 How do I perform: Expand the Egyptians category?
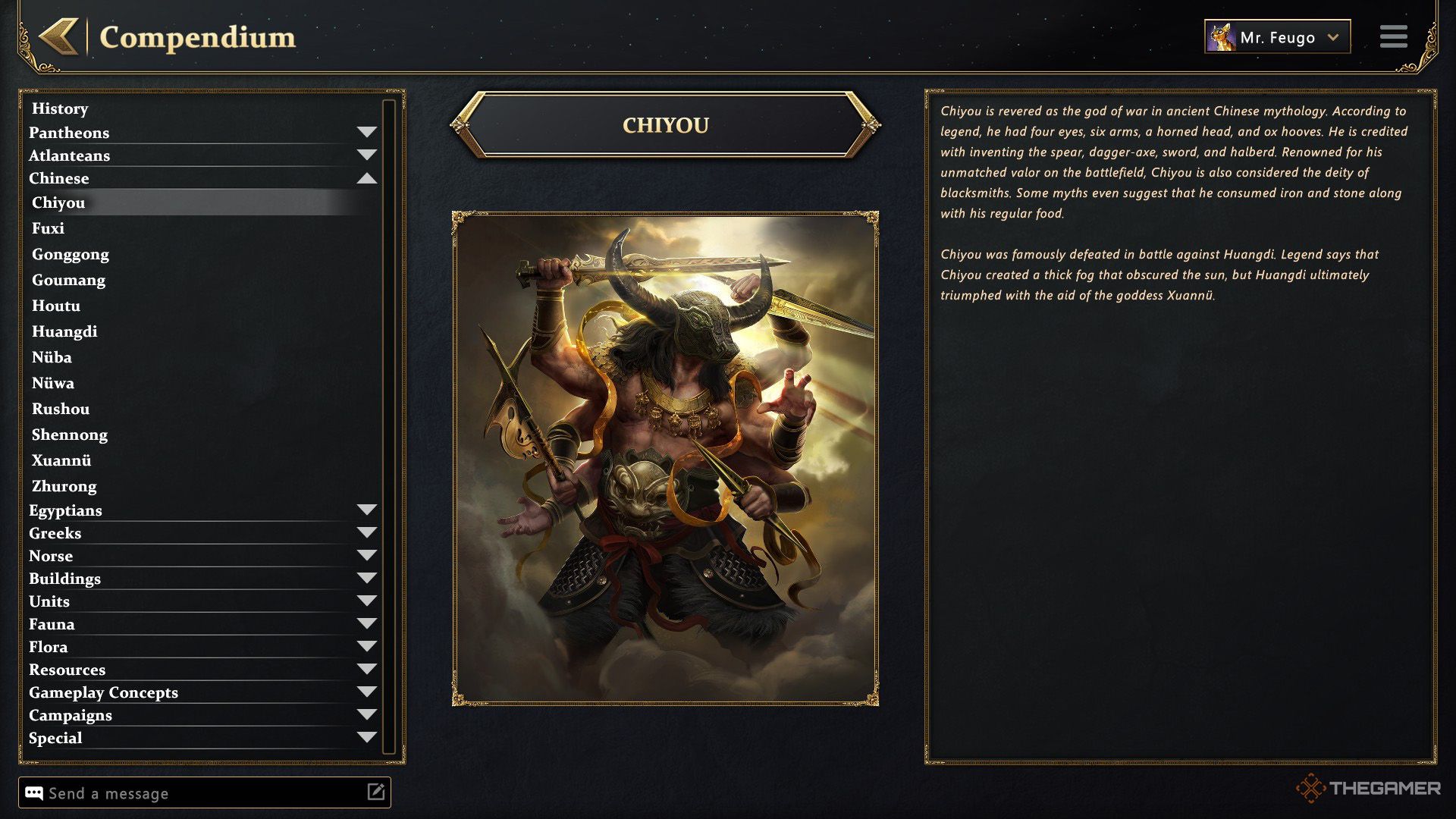pyautogui.click(x=366, y=510)
